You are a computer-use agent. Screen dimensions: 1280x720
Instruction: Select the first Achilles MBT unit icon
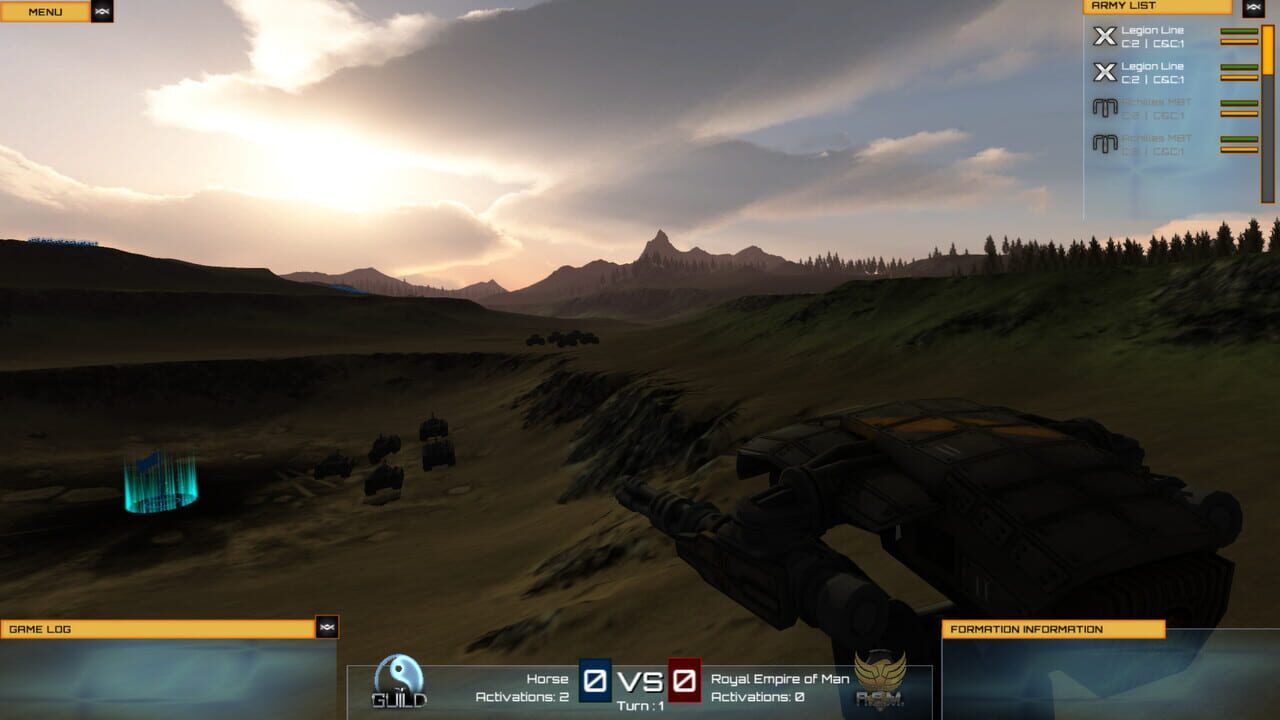click(x=1105, y=107)
